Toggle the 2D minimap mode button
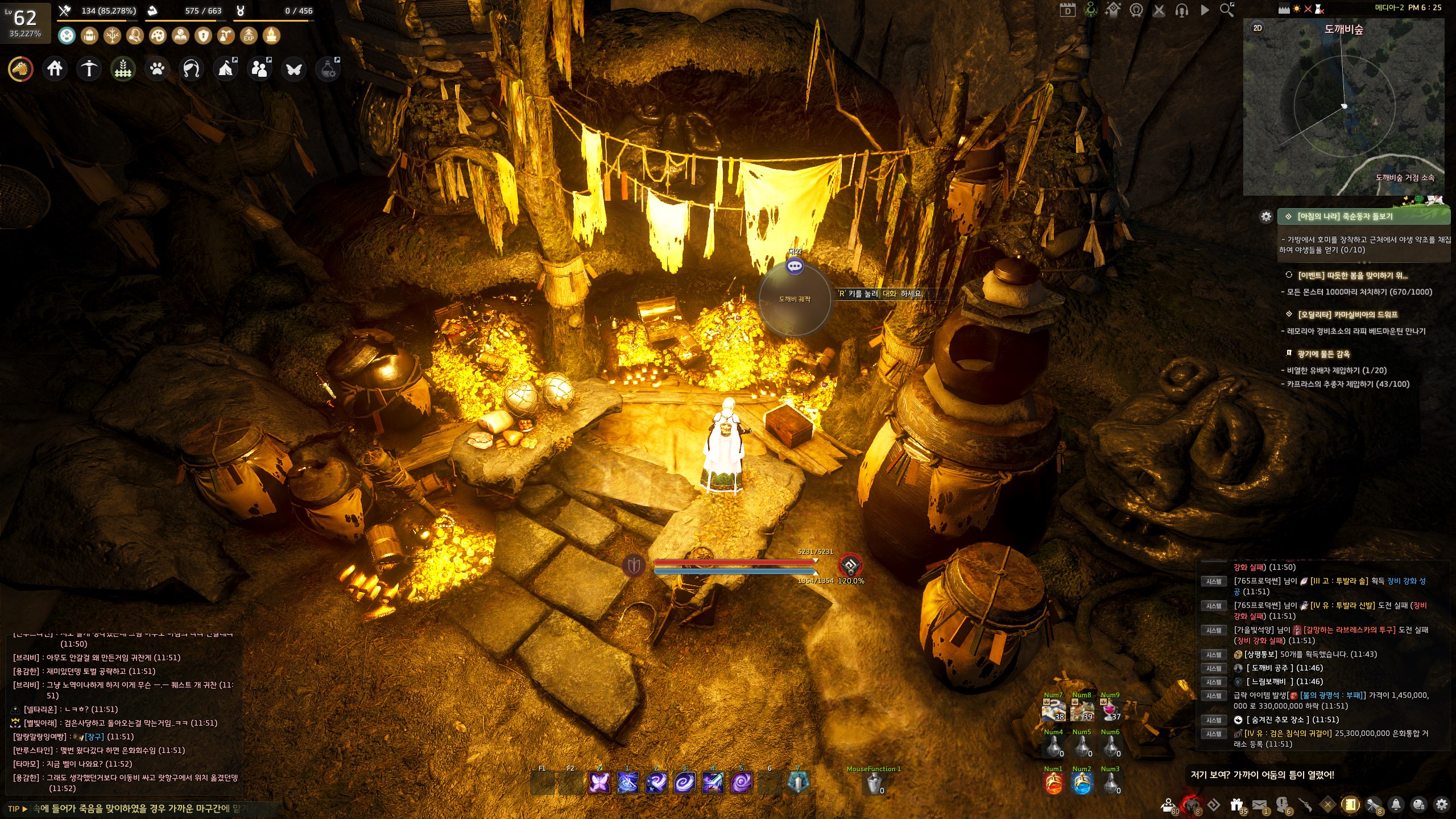 (x=1258, y=28)
